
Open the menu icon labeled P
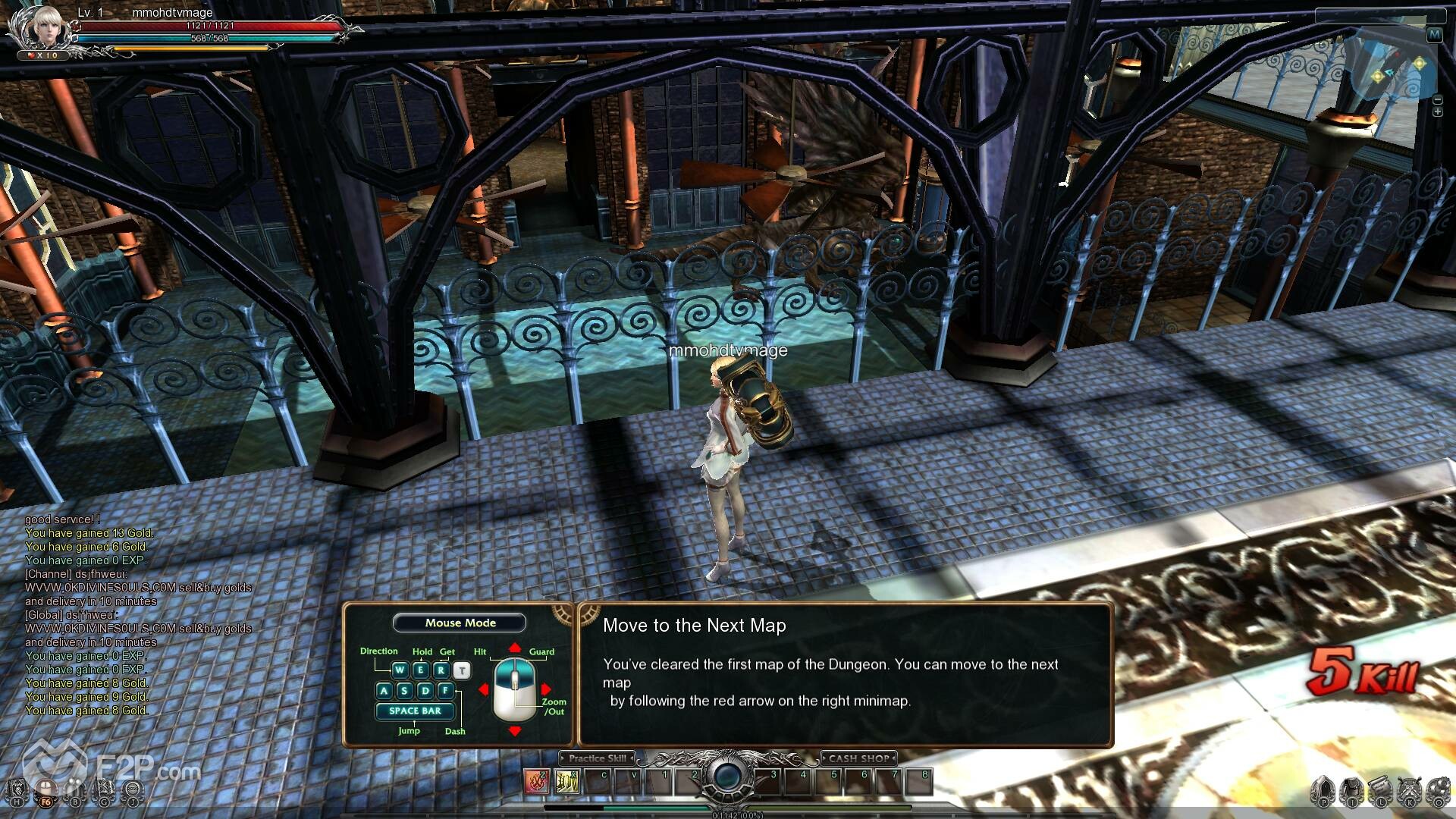click(1324, 790)
